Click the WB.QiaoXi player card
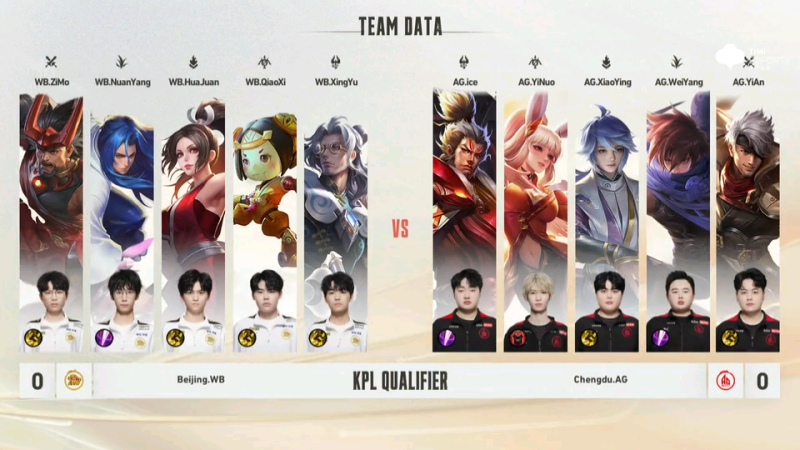 [x=265, y=220]
